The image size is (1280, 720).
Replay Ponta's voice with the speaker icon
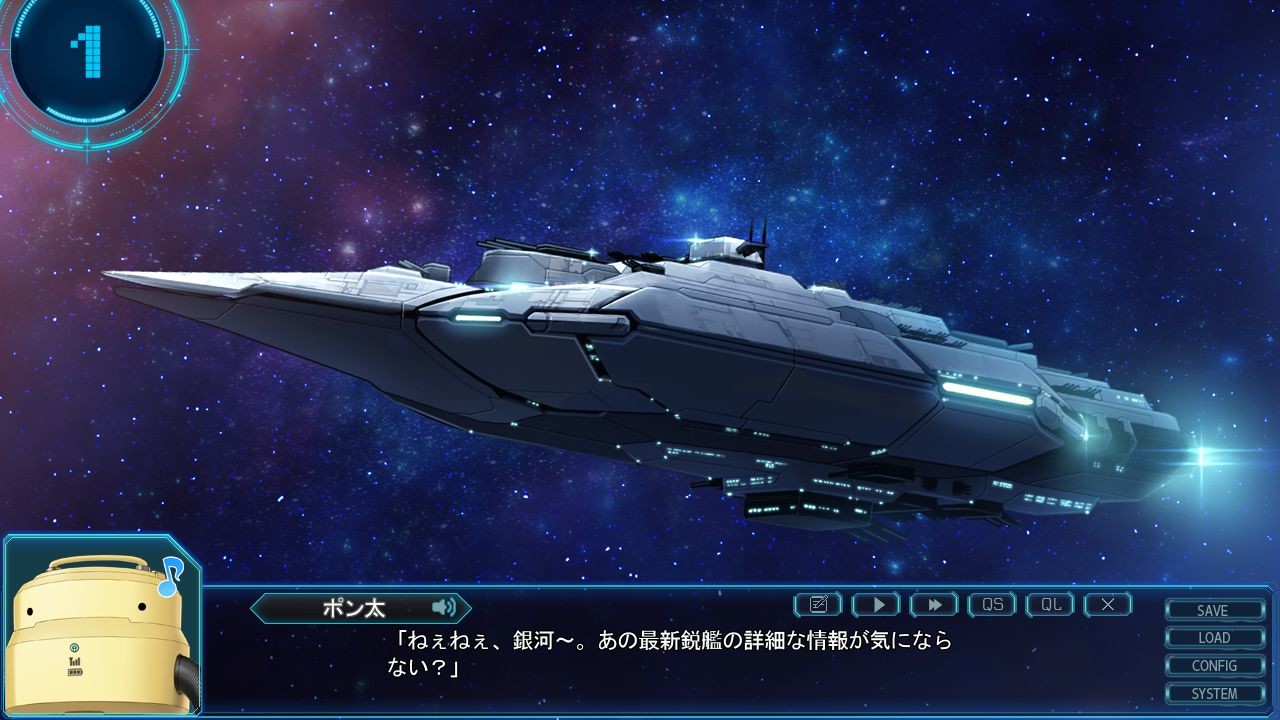(444, 607)
